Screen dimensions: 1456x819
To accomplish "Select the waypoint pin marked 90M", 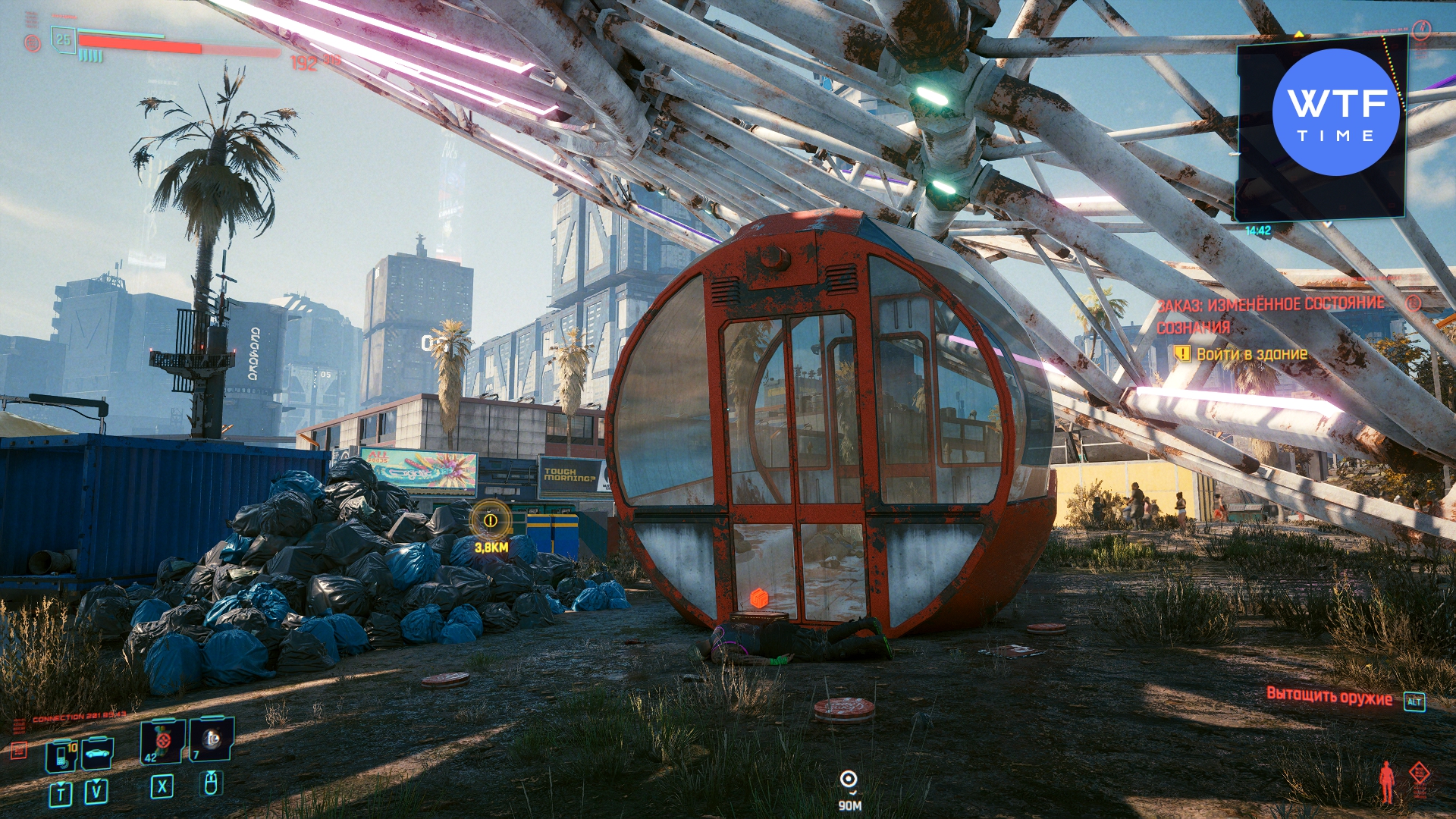I will pyautogui.click(x=849, y=780).
